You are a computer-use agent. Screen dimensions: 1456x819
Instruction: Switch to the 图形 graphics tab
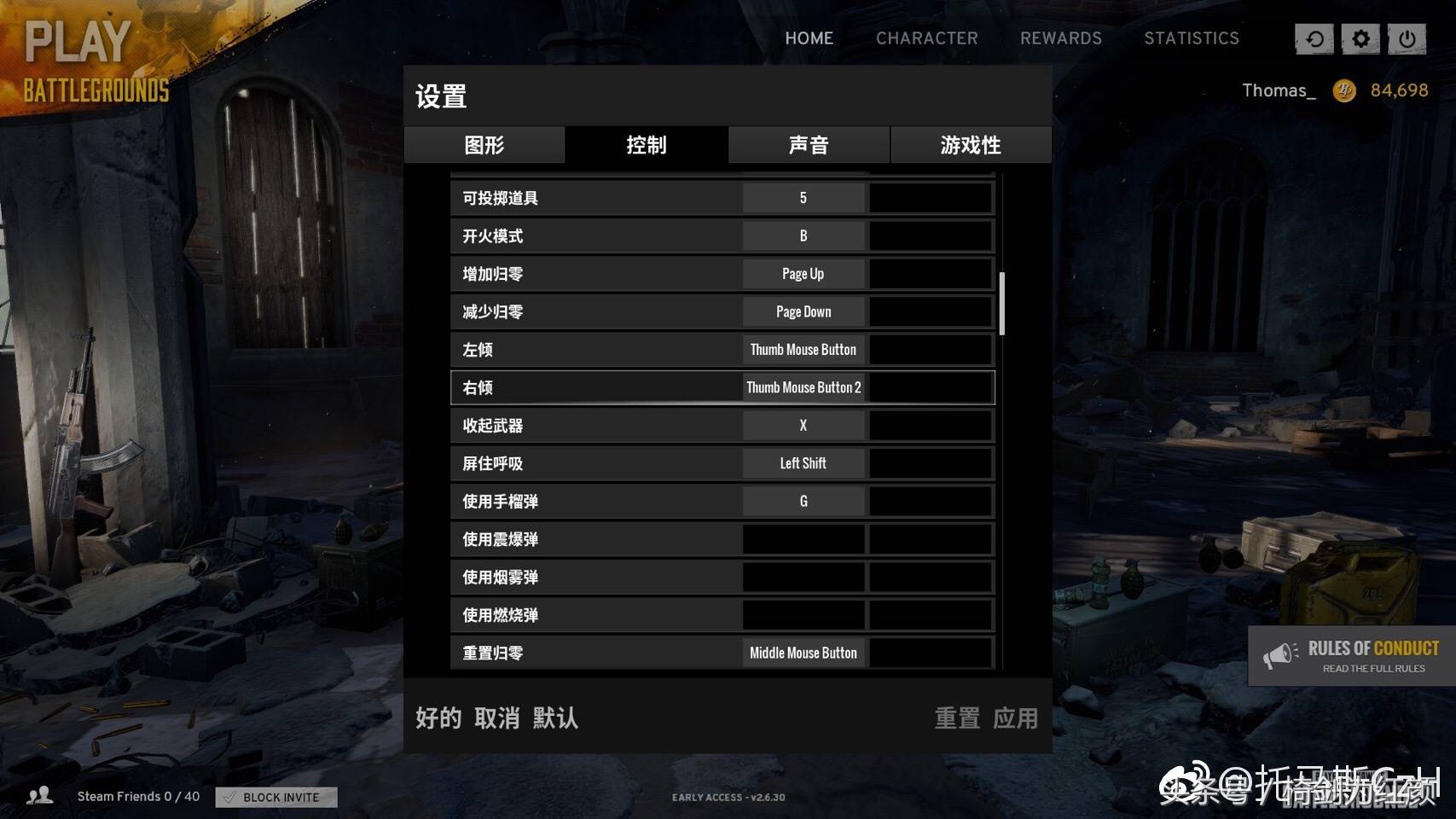(484, 145)
